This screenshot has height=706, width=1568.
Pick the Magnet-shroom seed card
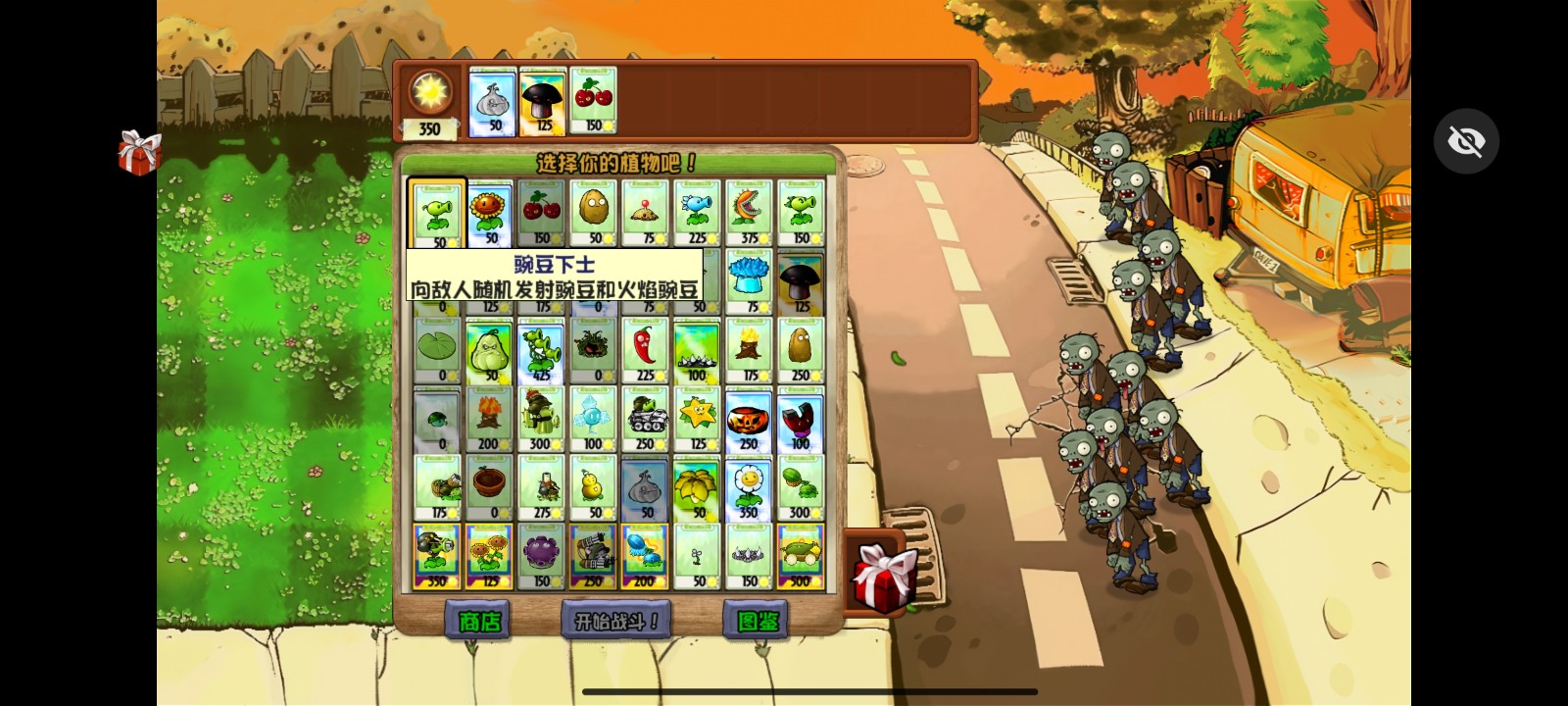pos(801,417)
